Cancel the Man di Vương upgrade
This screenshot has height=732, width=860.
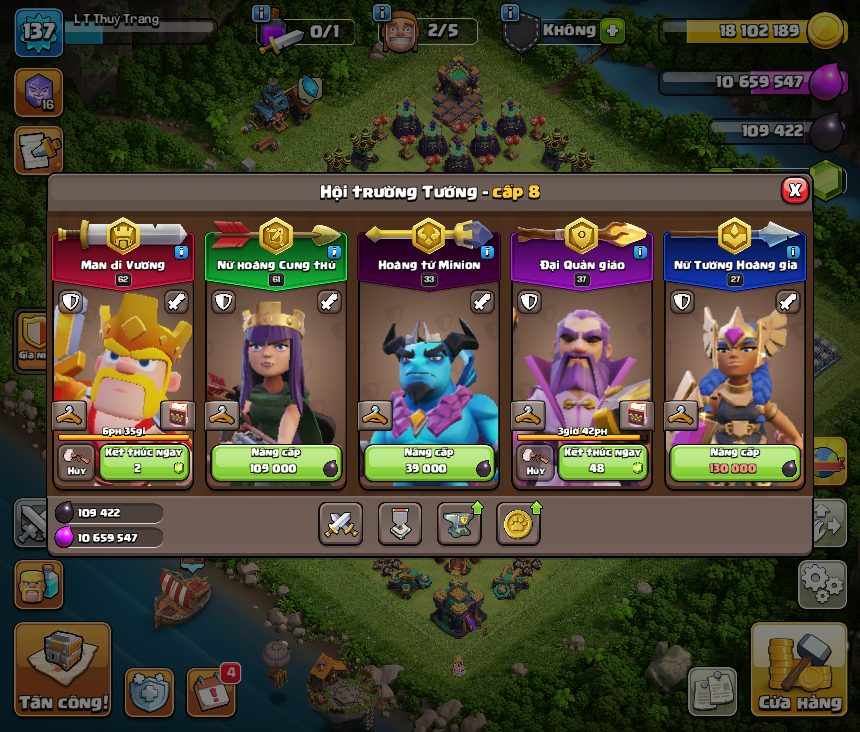point(76,463)
